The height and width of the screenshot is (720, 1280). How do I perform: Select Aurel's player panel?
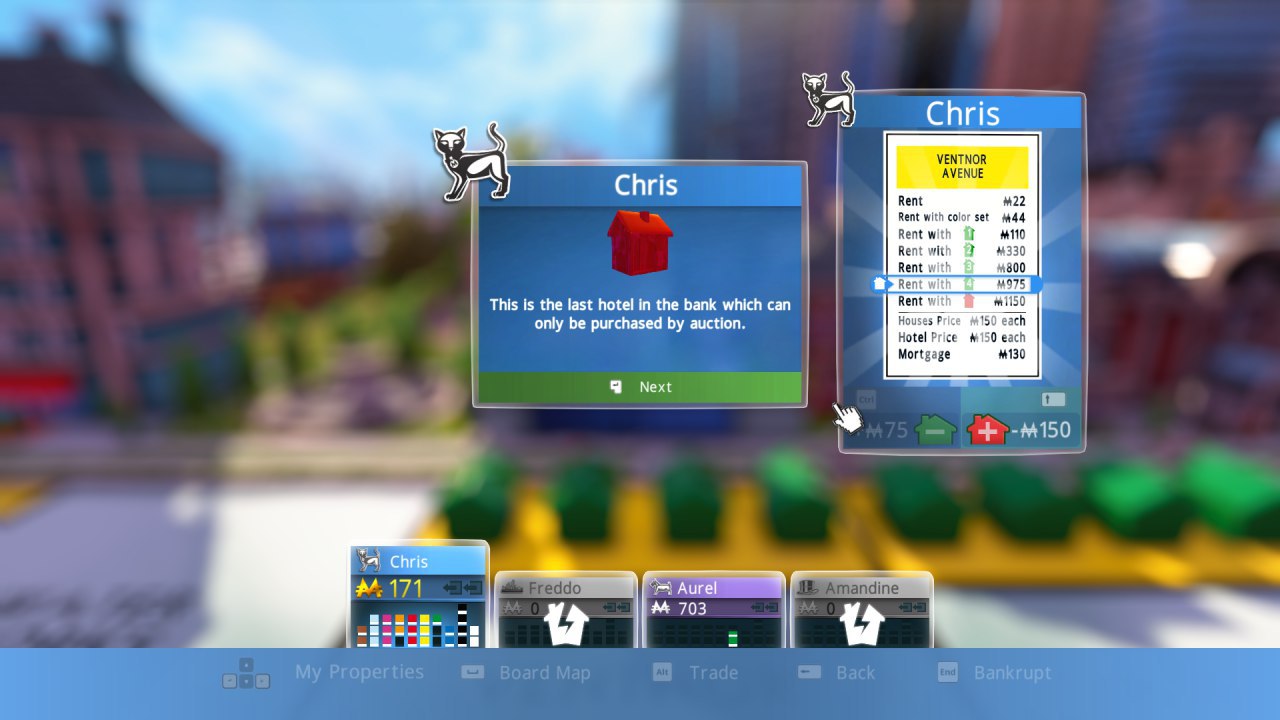712,608
